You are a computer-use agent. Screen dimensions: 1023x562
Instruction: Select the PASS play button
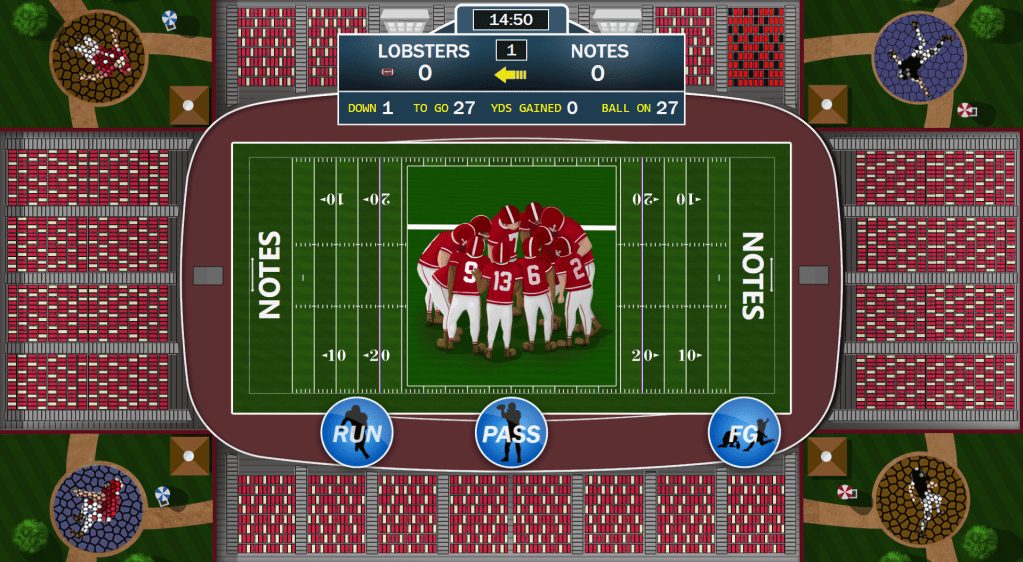click(511, 433)
